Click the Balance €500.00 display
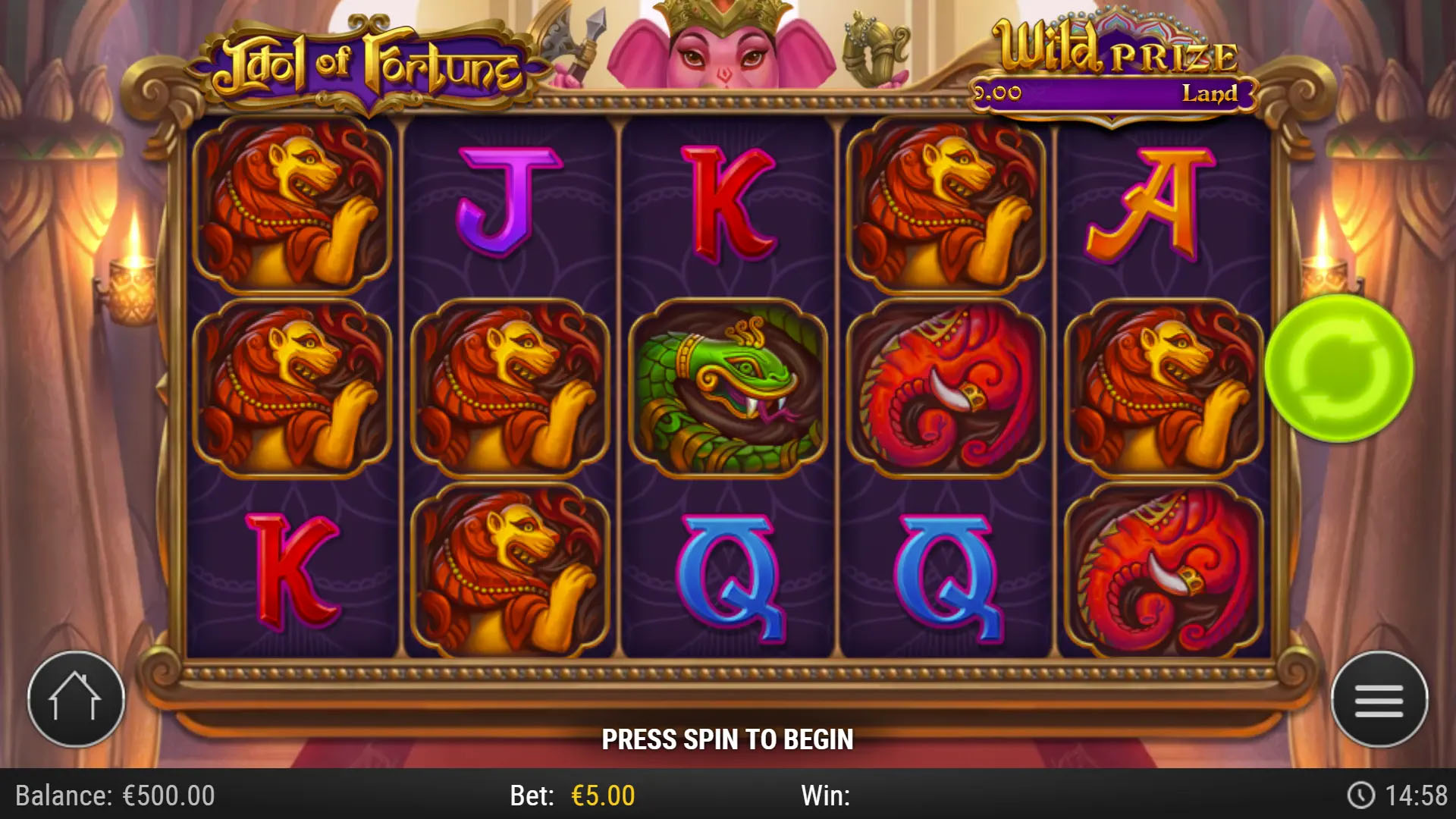Viewport: 1456px width, 819px height. tap(114, 796)
